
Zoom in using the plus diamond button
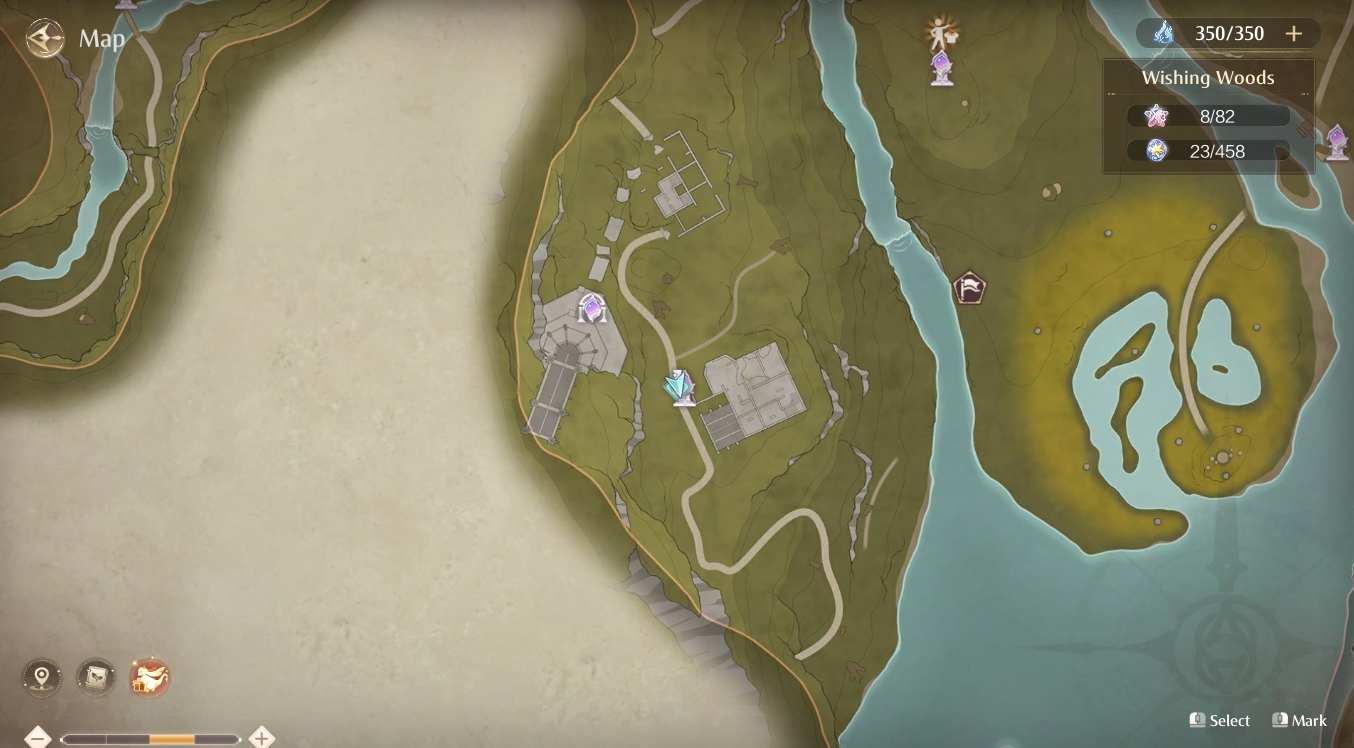click(x=262, y=736)
